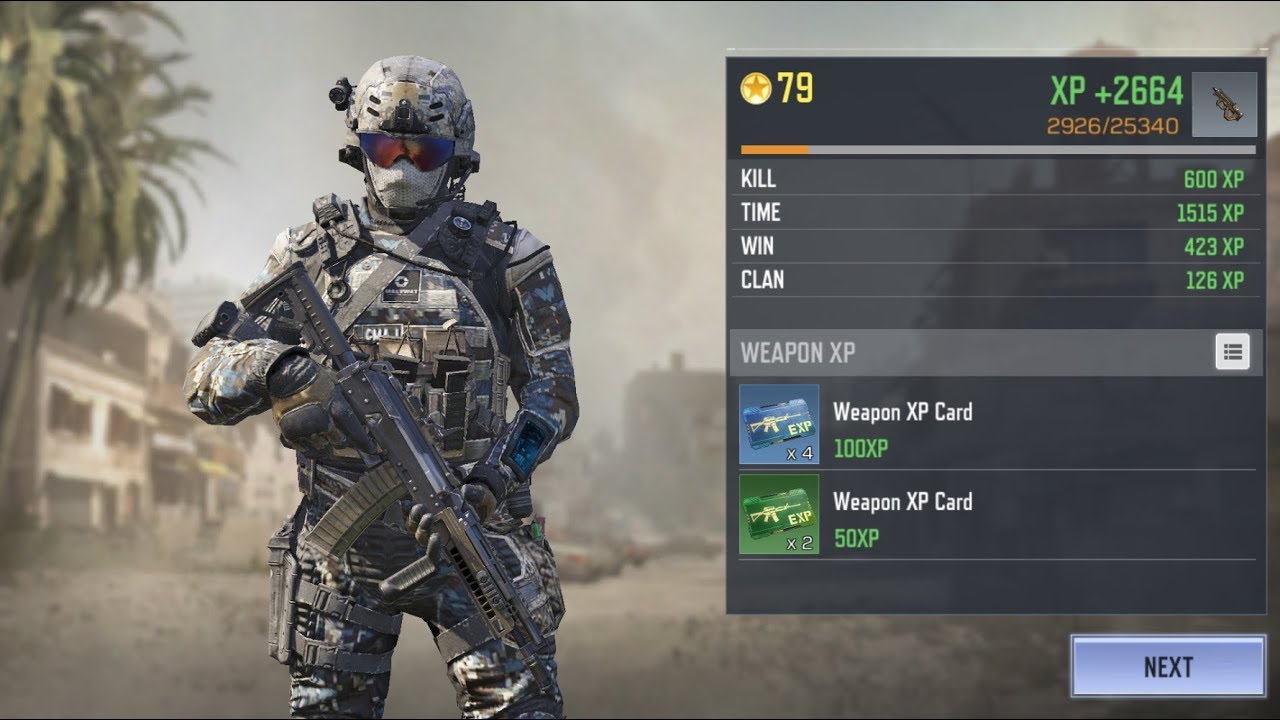Viewport: 1280px width, 720px height.
Task: Continue with the NEXT button
Action: 1167,666
